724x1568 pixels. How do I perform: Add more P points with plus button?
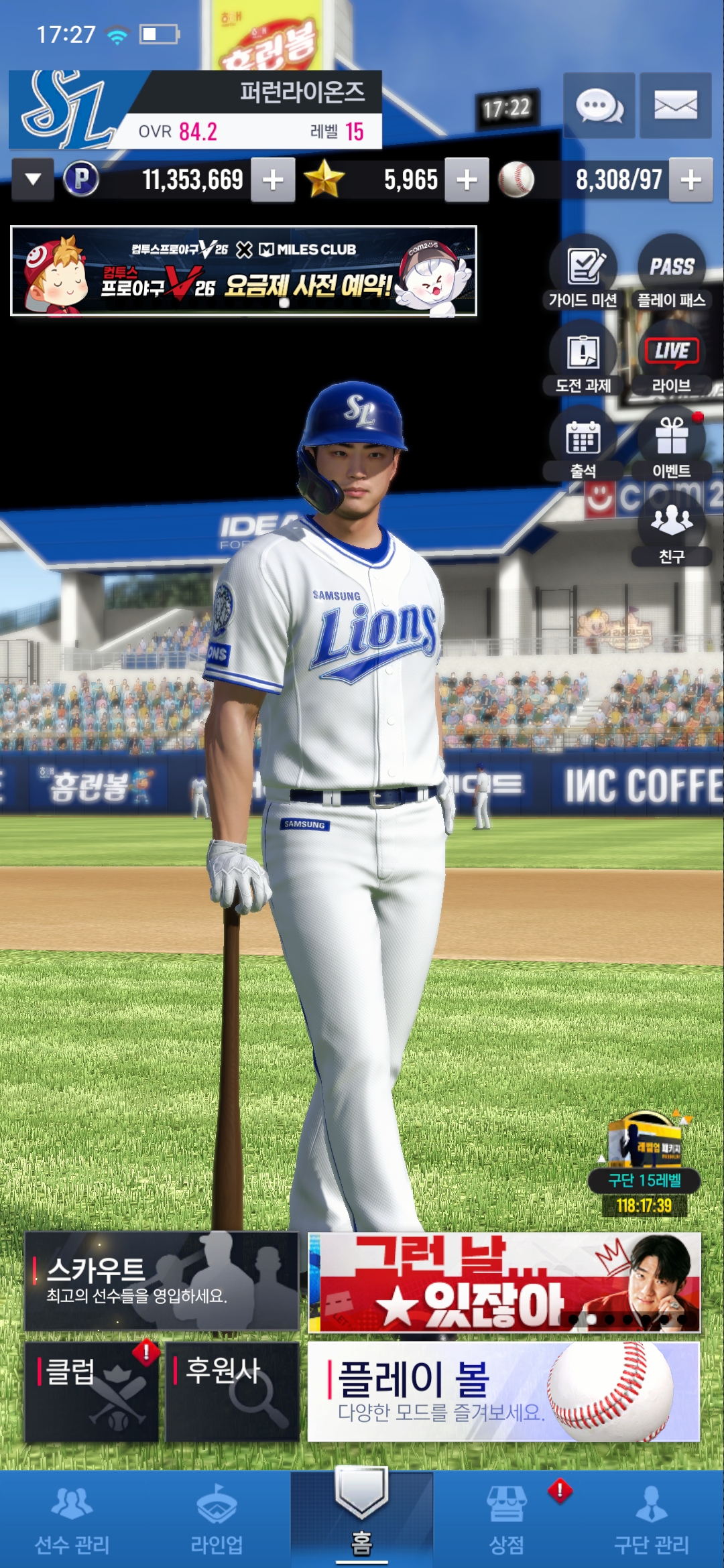(x=273, y=180)
